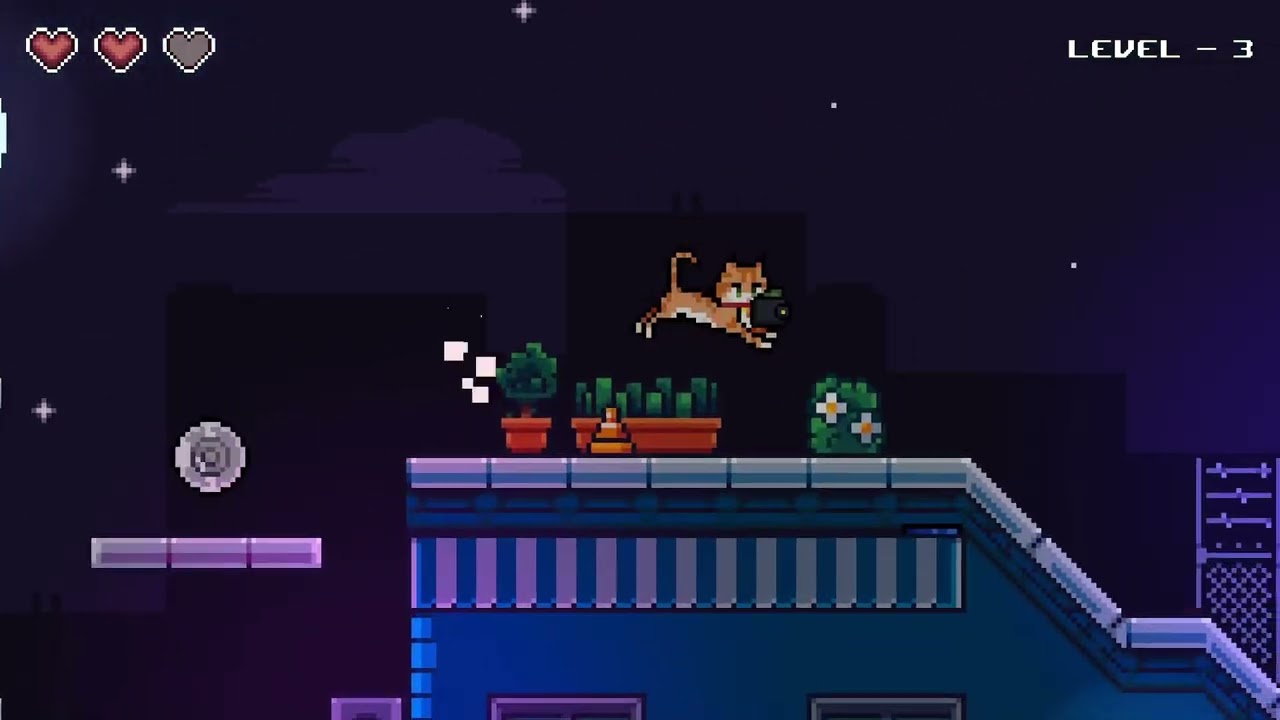The image size is (1280, 720).
Task: Select the striped awning above the storefront
Action: click(x=685, y=570)
